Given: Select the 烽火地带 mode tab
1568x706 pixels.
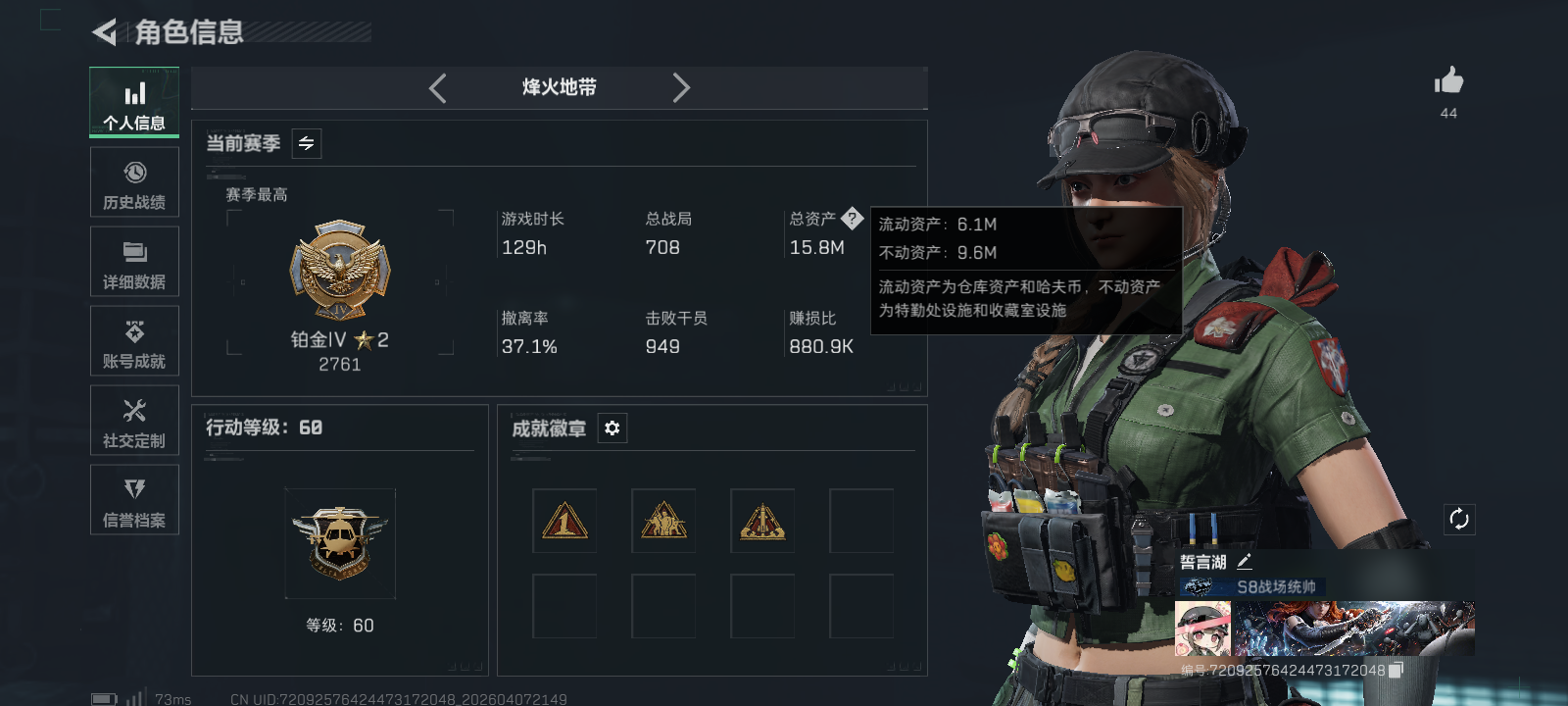Looking at the screenshot, I should [559, 87].
